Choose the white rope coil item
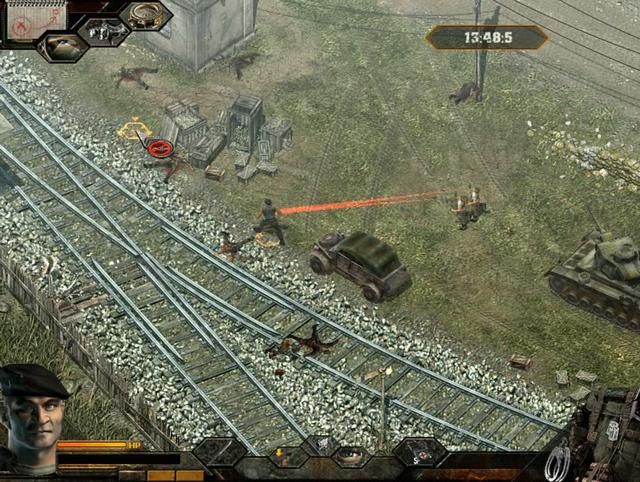 559,462
